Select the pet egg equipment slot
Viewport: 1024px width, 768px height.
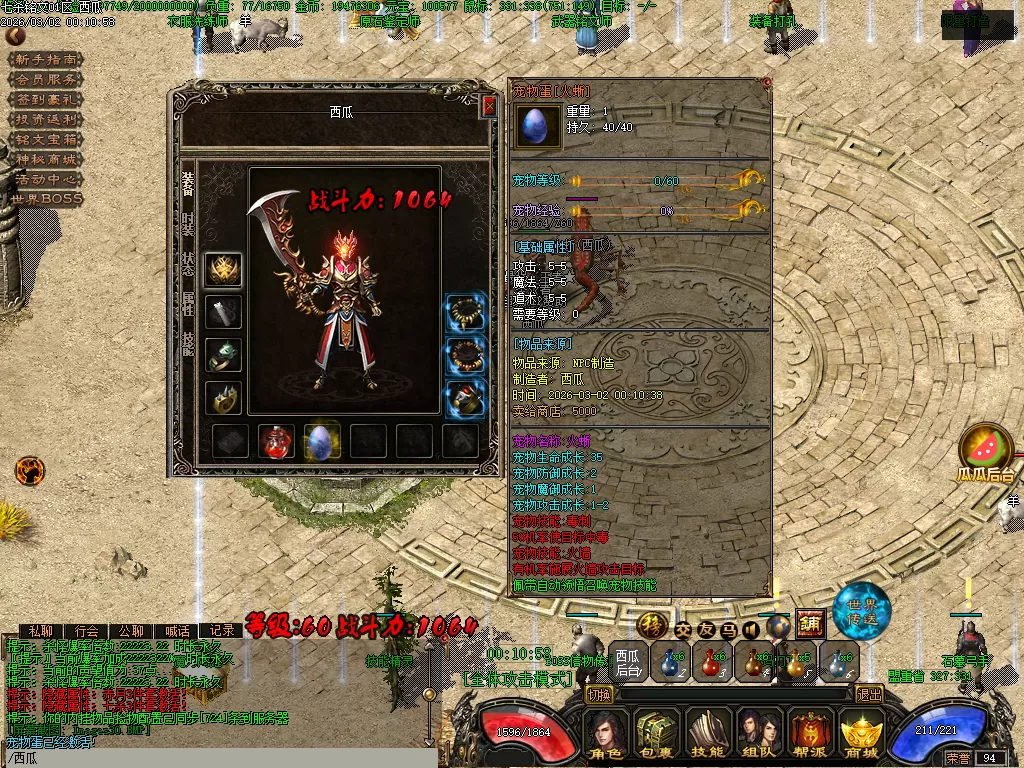point(322,441)
